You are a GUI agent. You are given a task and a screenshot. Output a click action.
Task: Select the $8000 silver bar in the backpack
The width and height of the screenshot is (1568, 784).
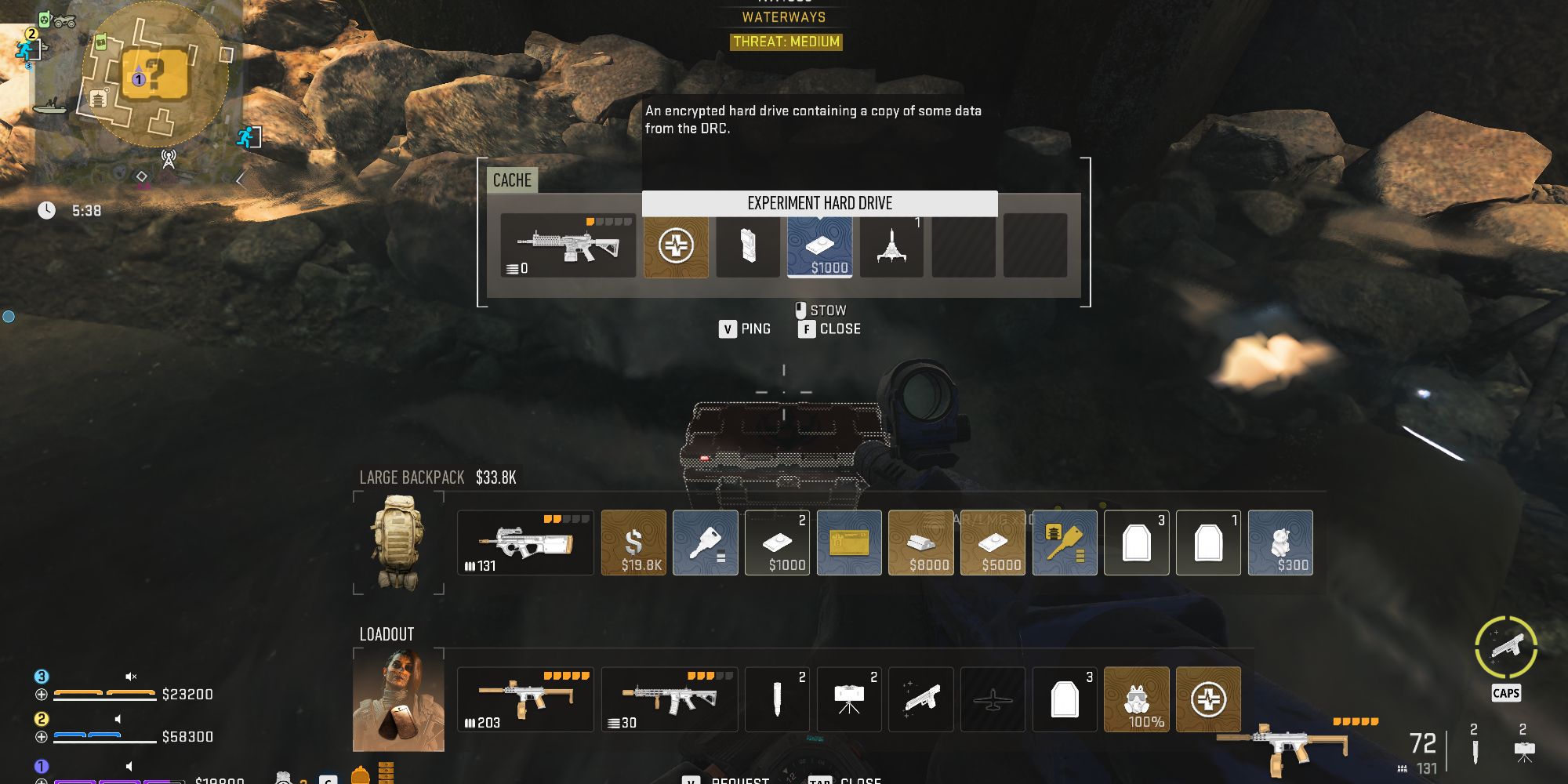pos(921,543)
